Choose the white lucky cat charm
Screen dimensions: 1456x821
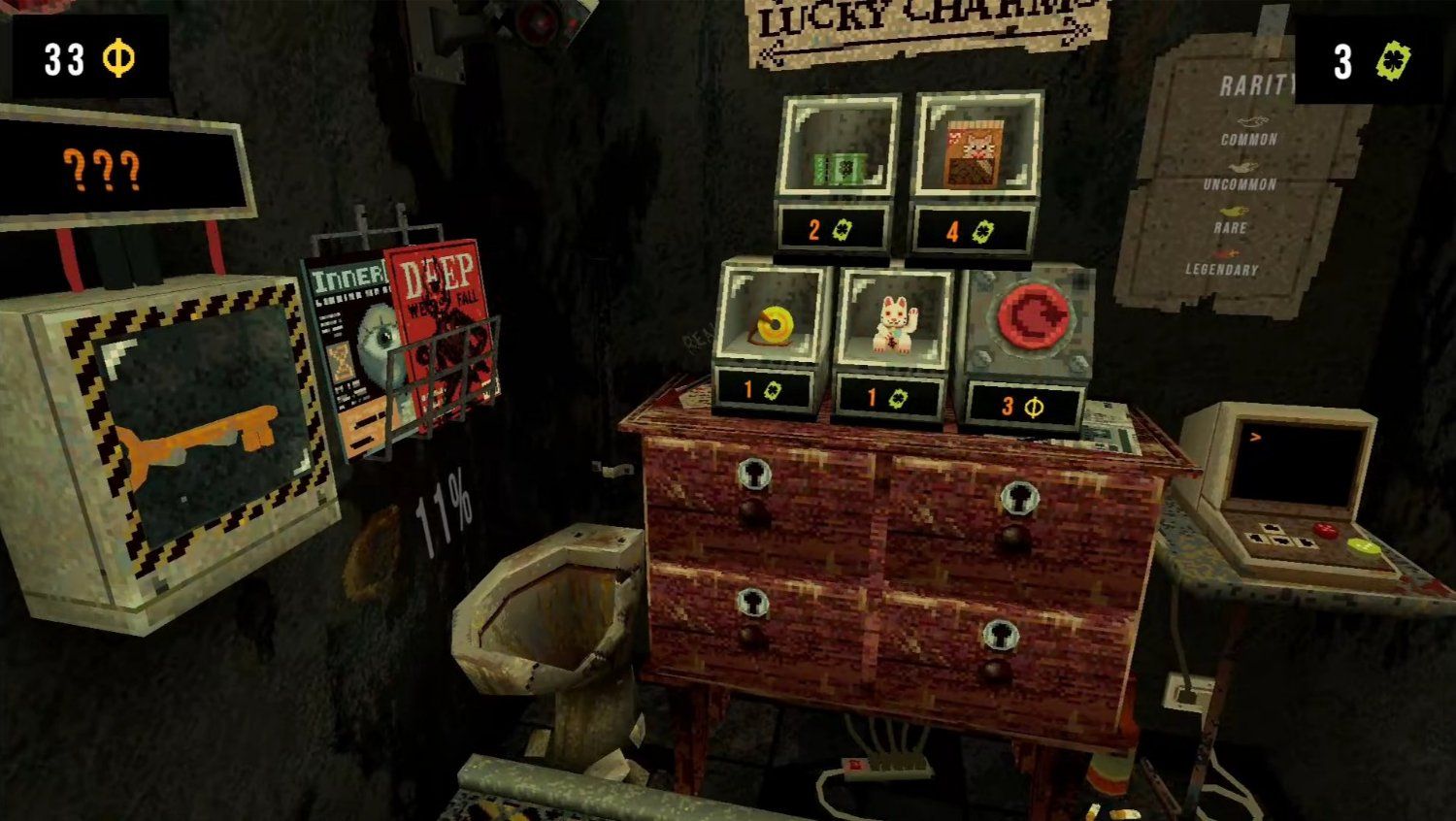[892, 325]
